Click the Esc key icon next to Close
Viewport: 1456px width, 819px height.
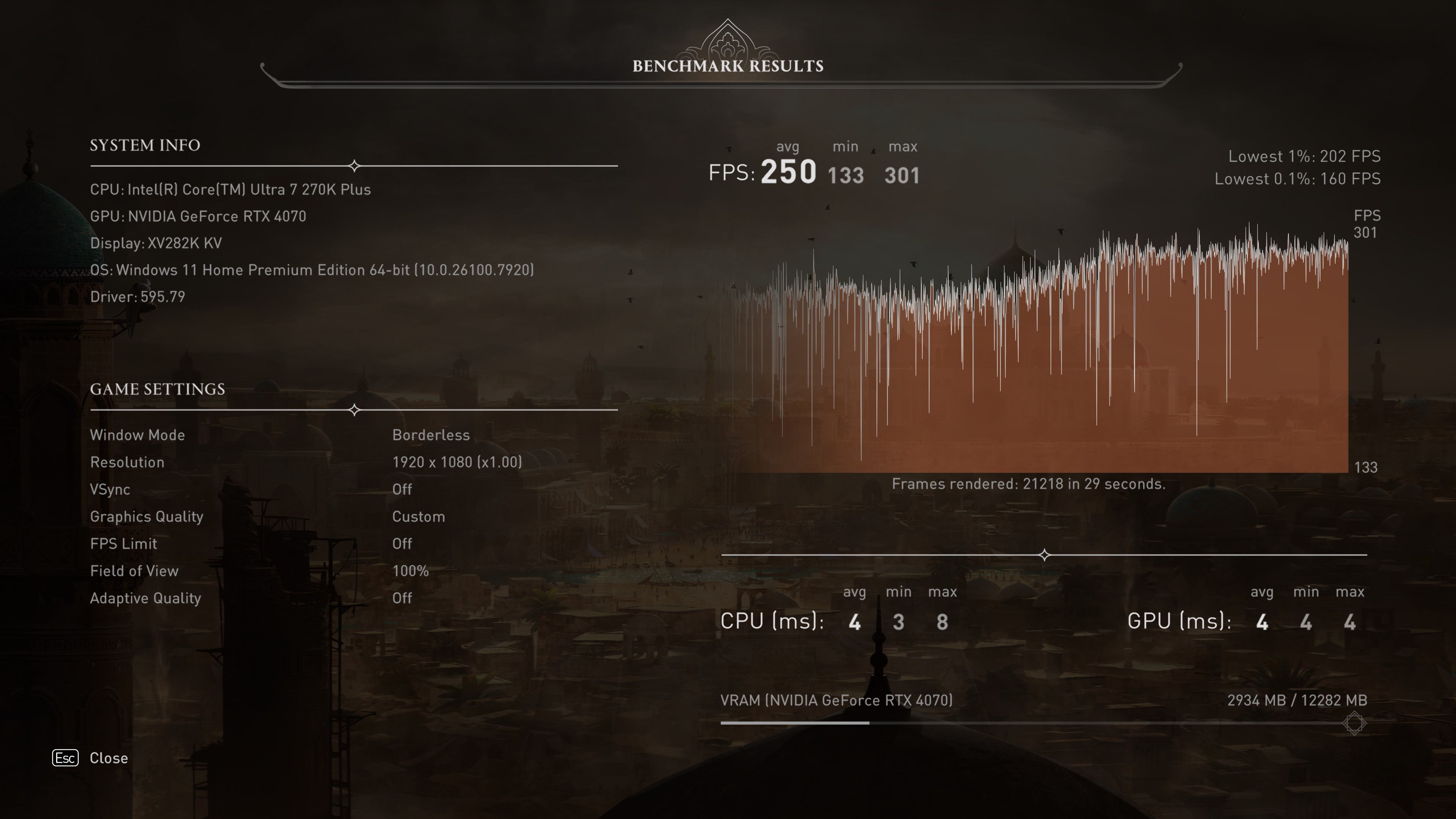(65, 758)
